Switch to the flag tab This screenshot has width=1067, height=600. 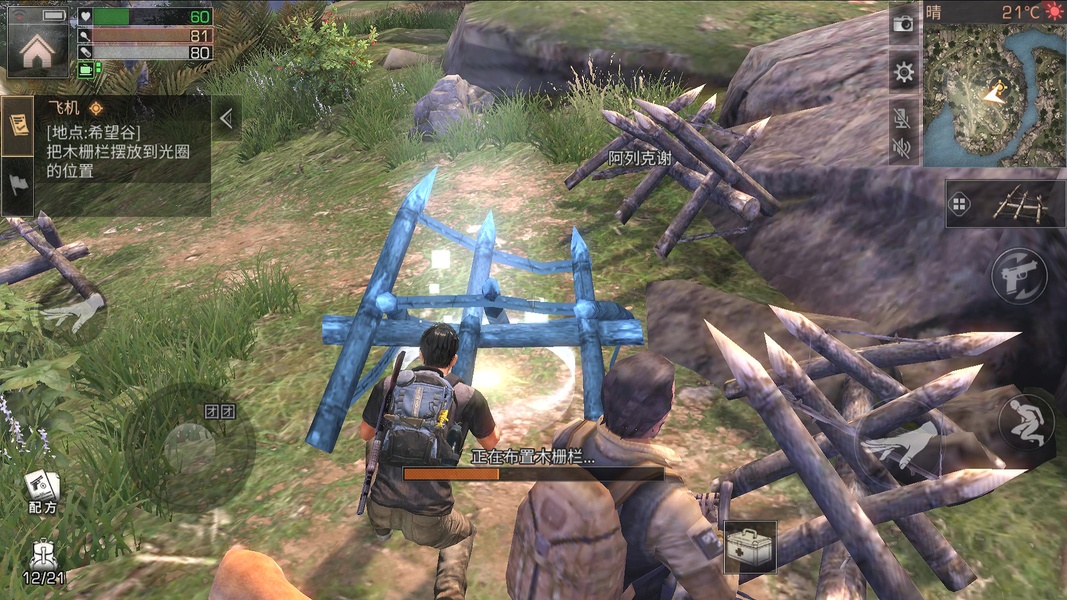(x=18, y=185)
